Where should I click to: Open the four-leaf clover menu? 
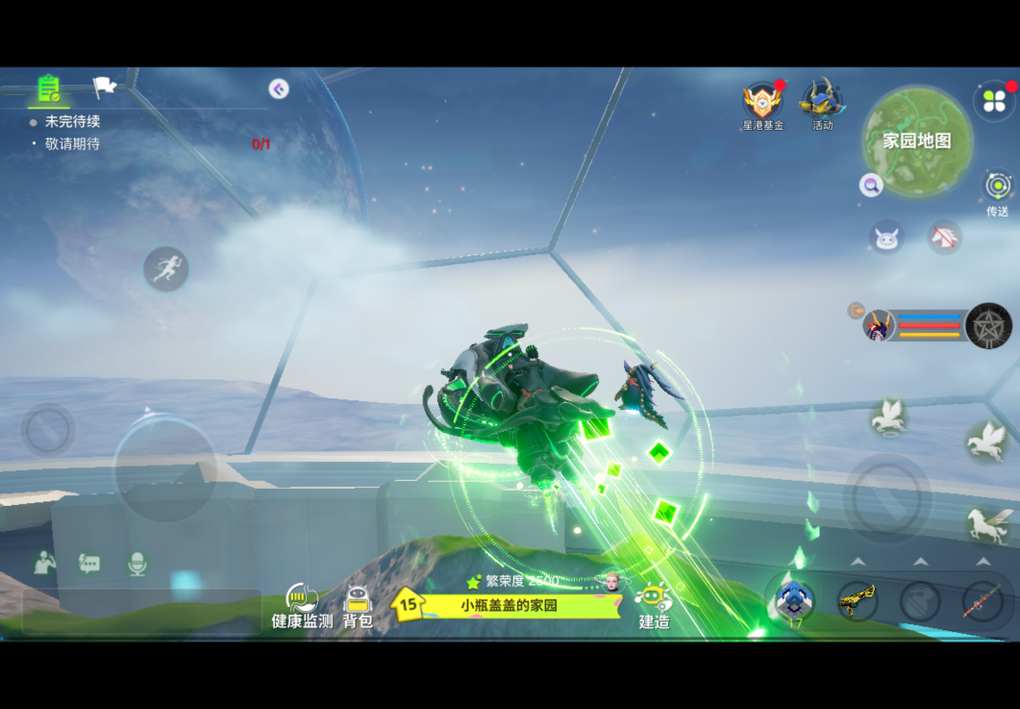click(994, 101)
